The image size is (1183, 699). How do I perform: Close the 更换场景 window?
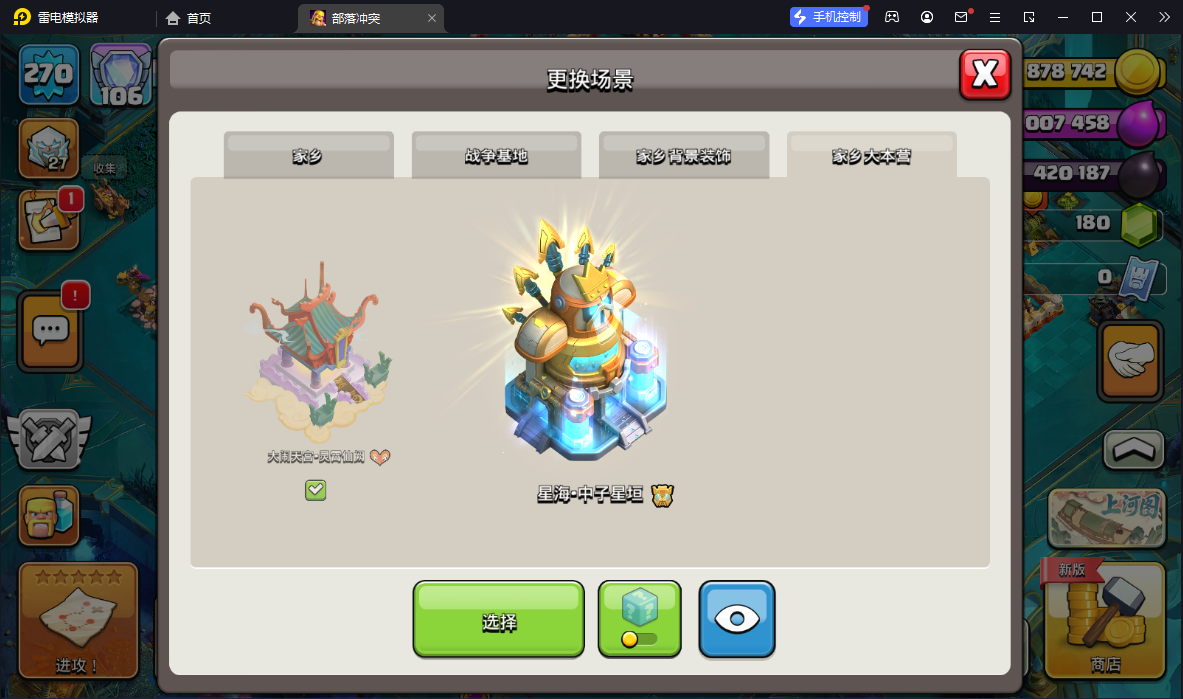pyautogui.click(x=985, y=74)
